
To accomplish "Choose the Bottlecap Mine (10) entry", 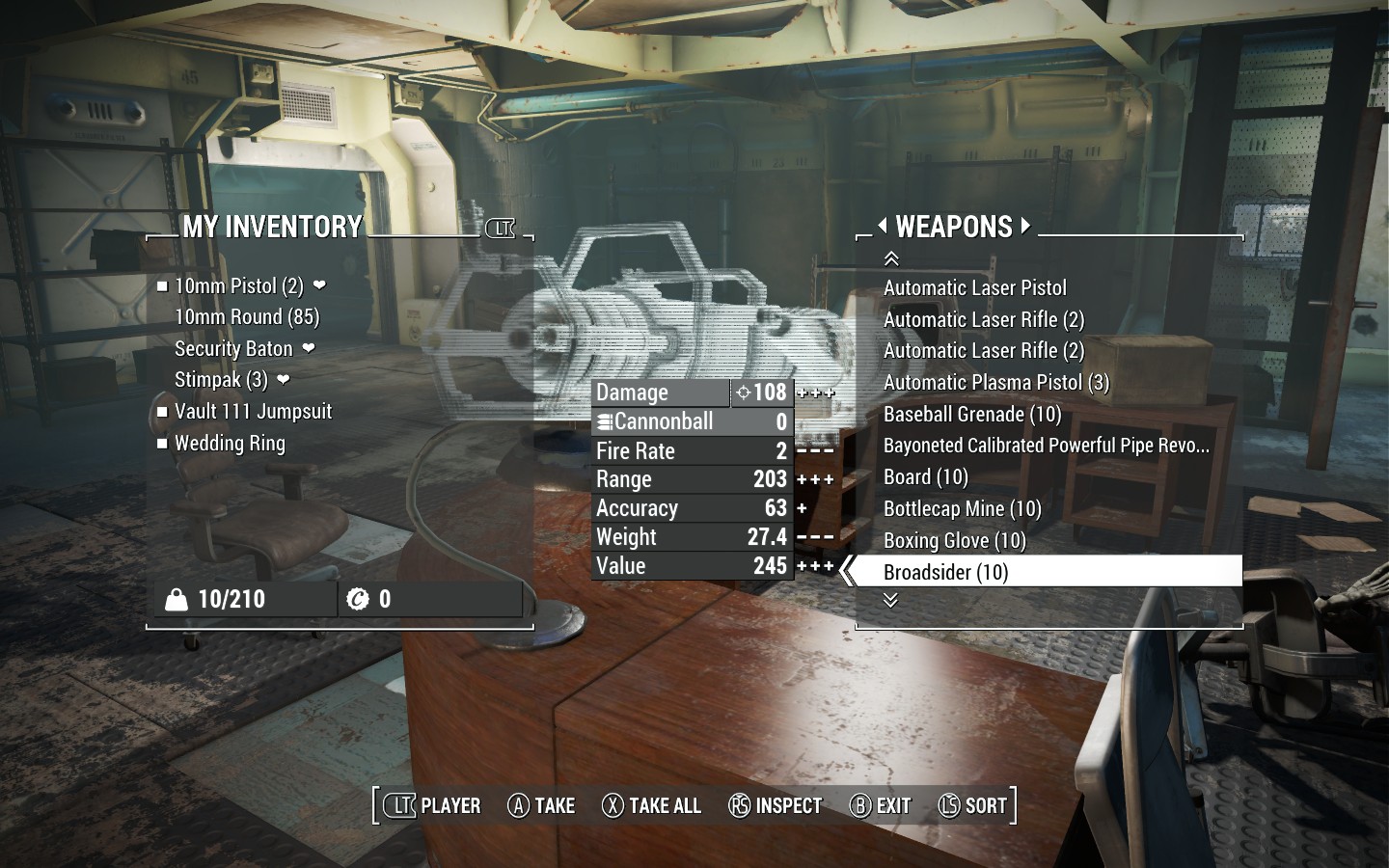I will (962, 509).
